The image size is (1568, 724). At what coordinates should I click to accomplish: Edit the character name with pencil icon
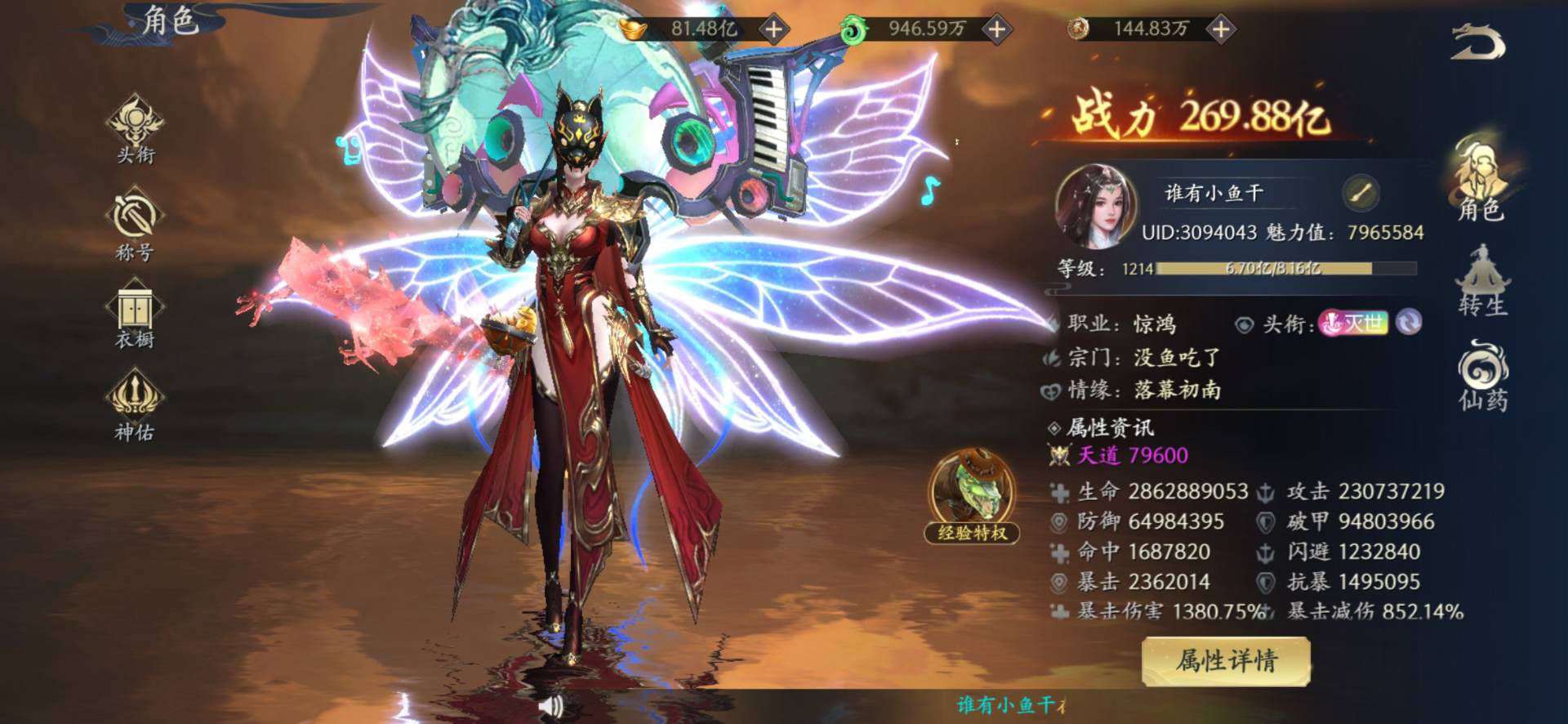[x=1360, y=194]
